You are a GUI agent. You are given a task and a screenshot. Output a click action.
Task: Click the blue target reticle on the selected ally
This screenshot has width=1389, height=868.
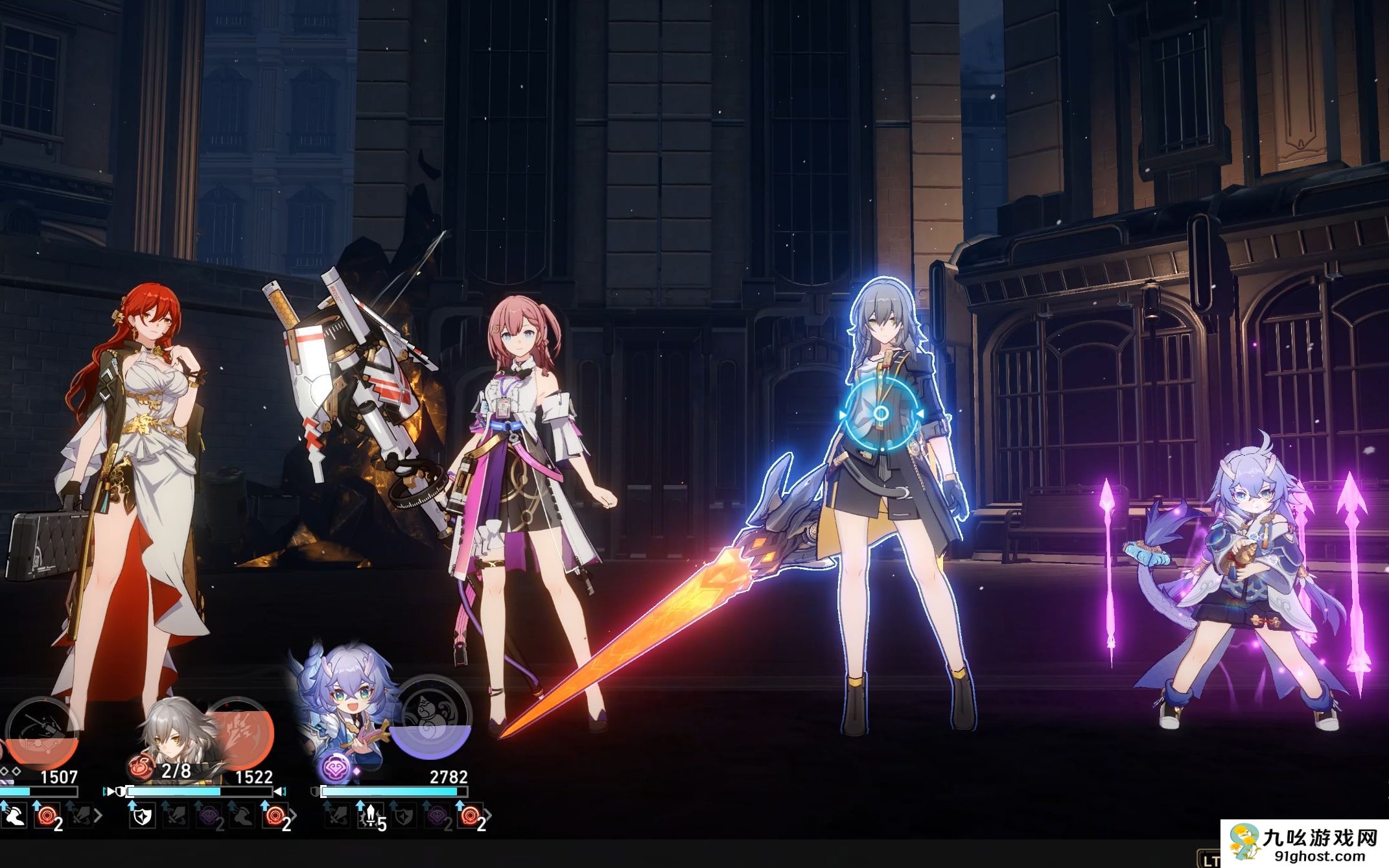pos(880,414)
